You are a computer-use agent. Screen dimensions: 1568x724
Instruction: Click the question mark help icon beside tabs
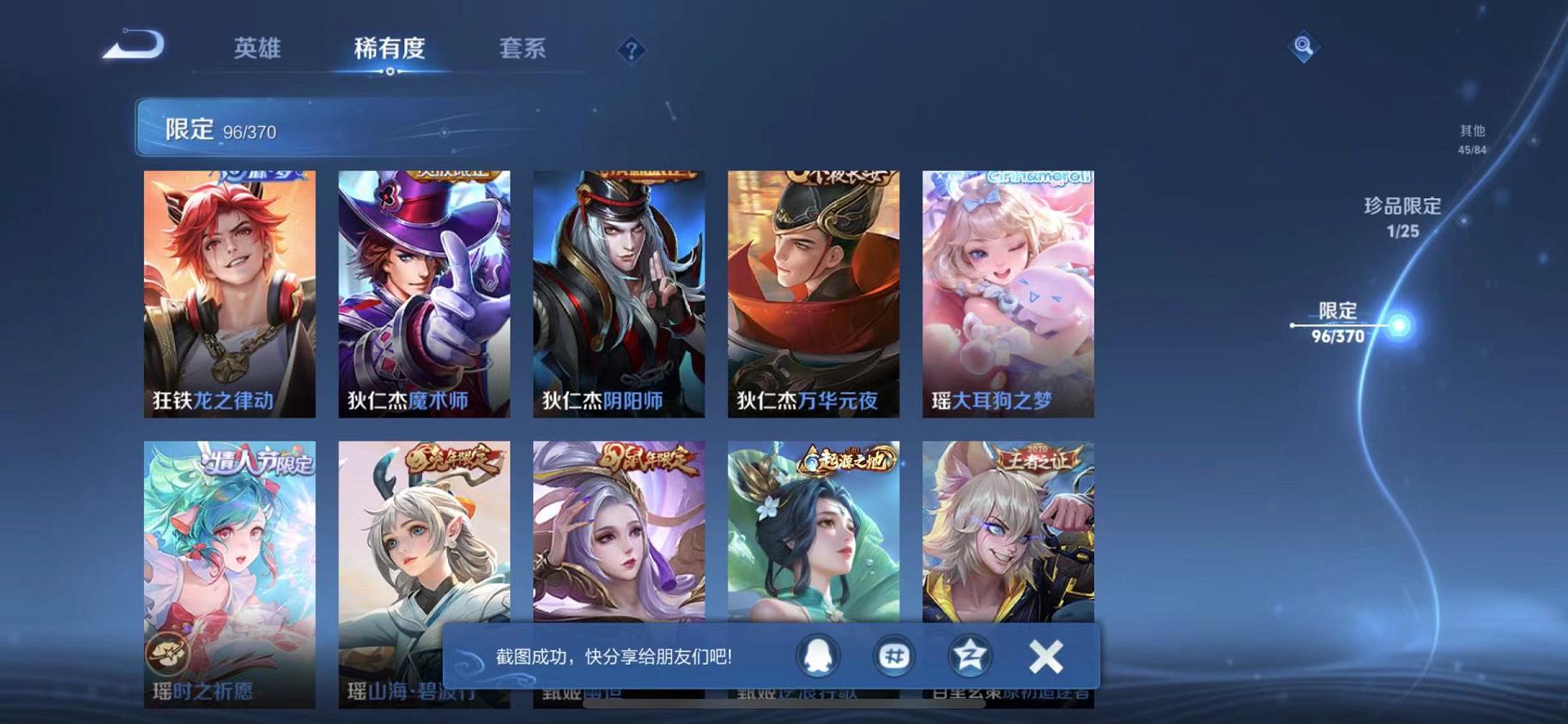point(632,51)
